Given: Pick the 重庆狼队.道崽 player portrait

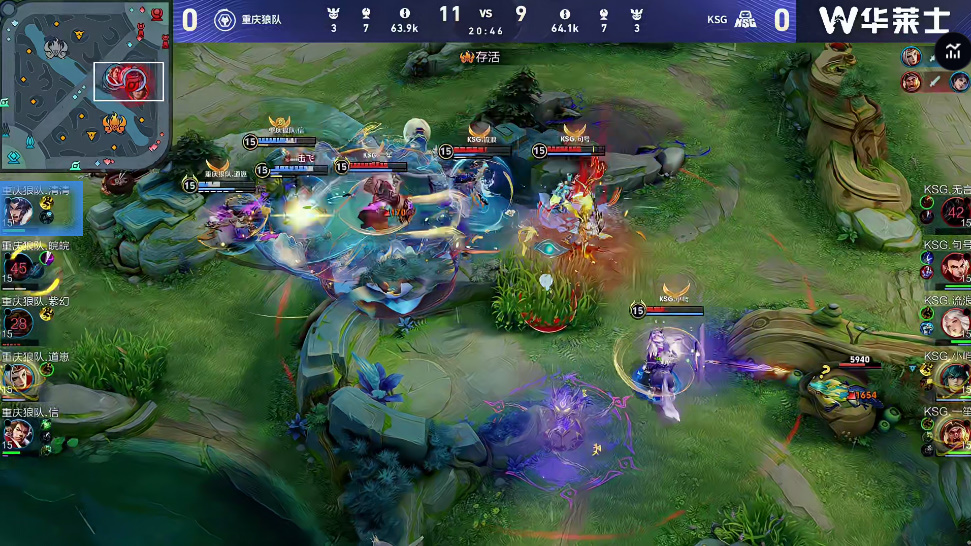Looking at the screenshot, I should coord(17,378).
